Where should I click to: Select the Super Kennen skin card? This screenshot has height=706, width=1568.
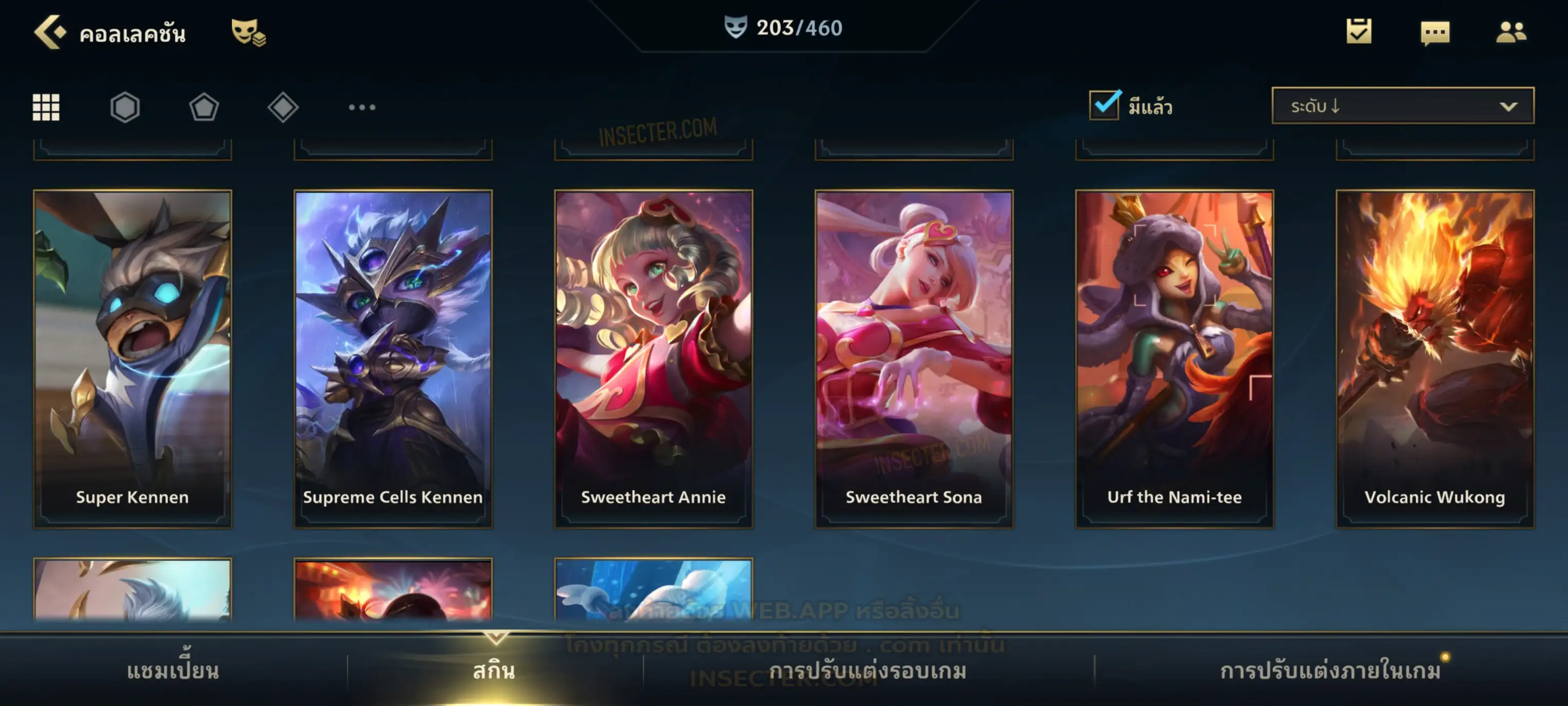(x=133, y=358)
